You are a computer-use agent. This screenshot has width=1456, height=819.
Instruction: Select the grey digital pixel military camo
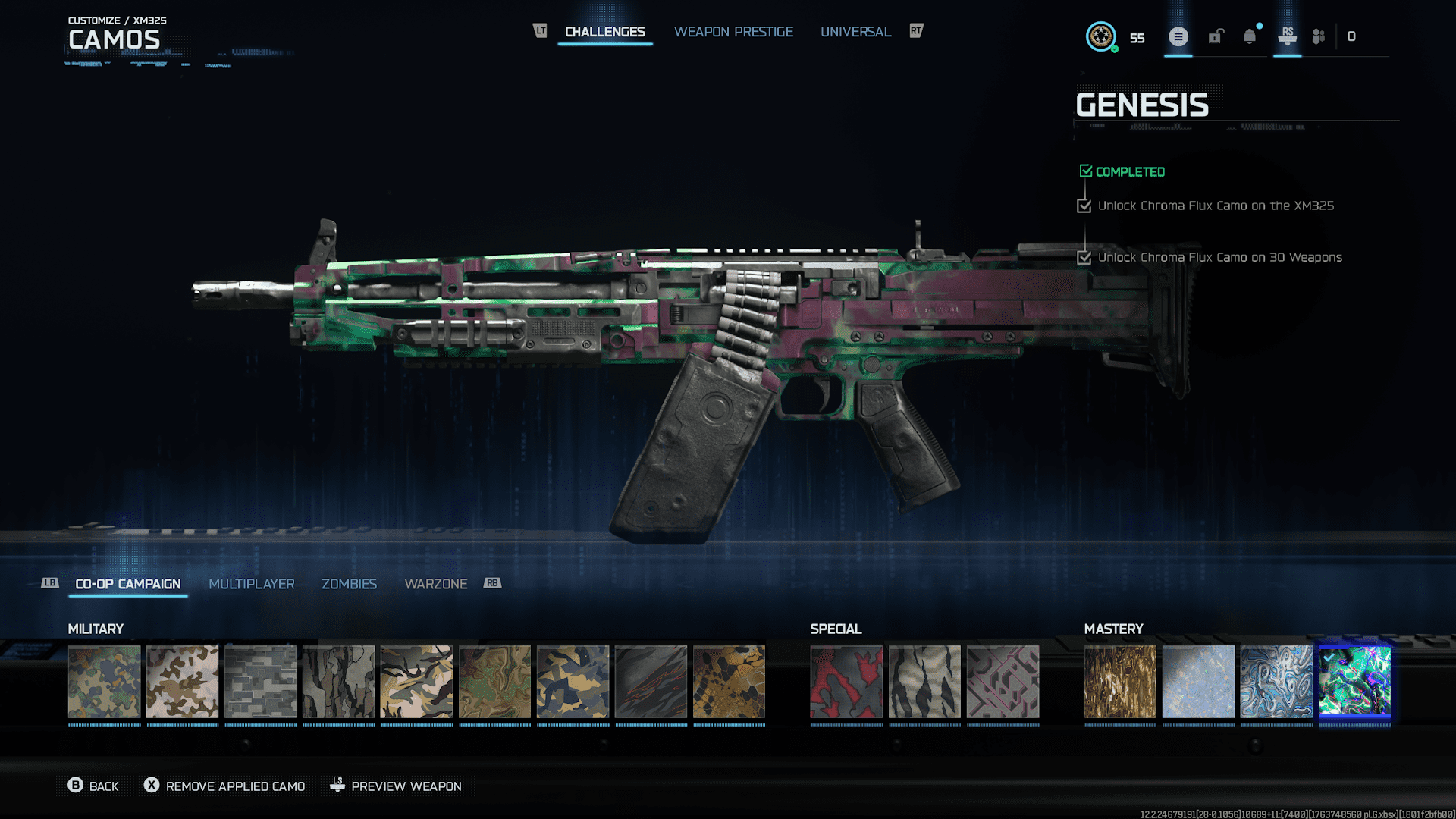pyautogui.click(x=260, y=682)
